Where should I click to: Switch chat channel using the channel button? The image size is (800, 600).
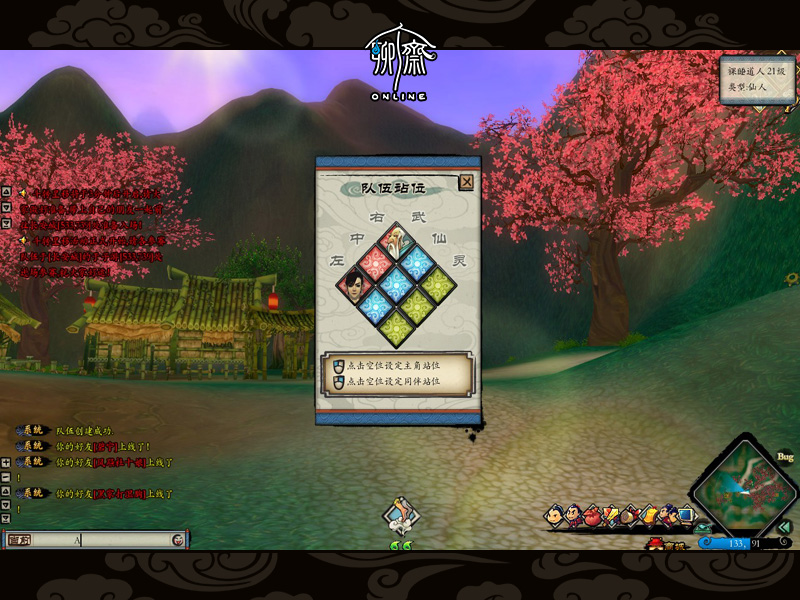(20, 540)
